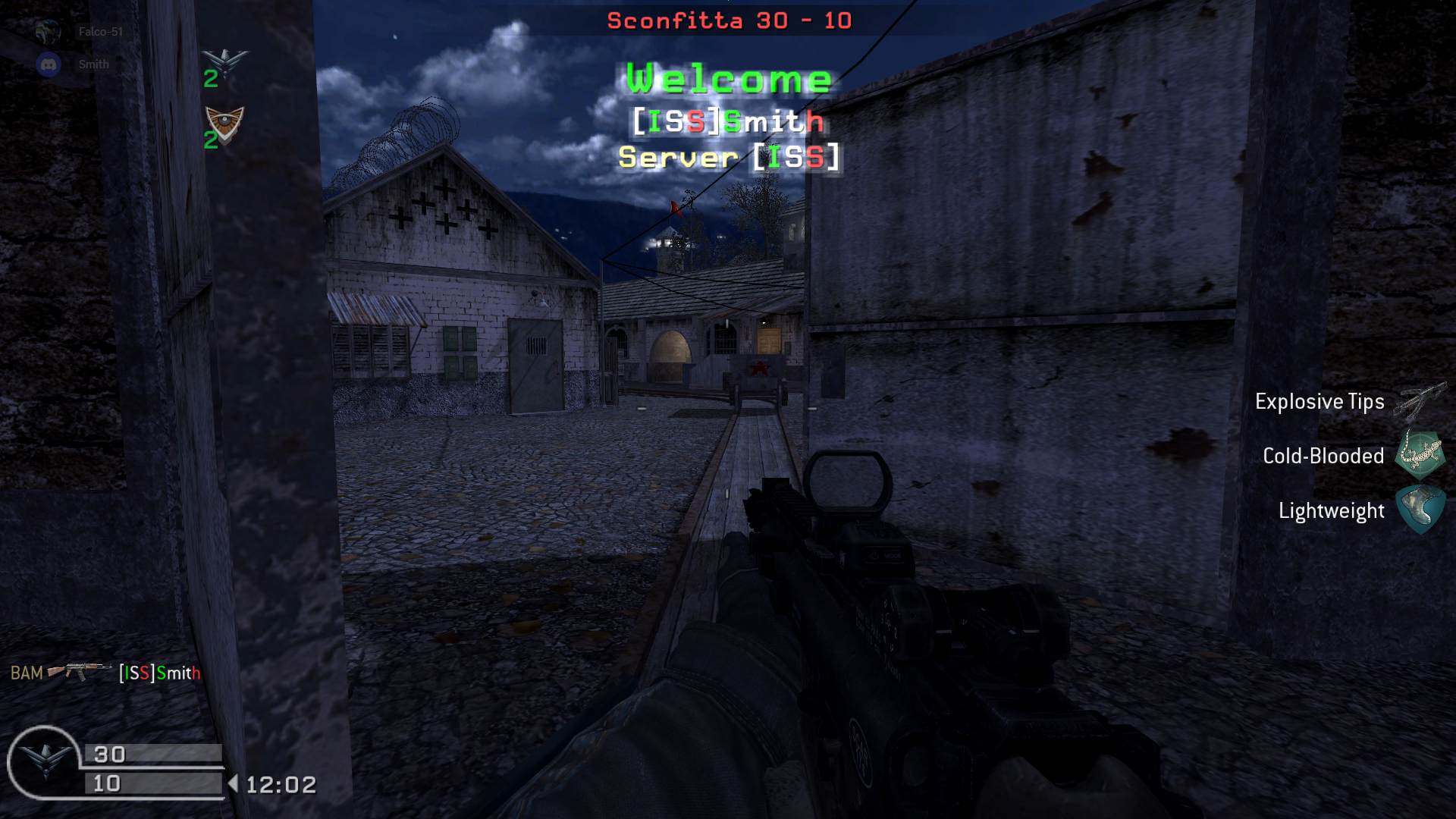
Task: Click the winged flag-count icon
Action: click(x=225, y=61)
